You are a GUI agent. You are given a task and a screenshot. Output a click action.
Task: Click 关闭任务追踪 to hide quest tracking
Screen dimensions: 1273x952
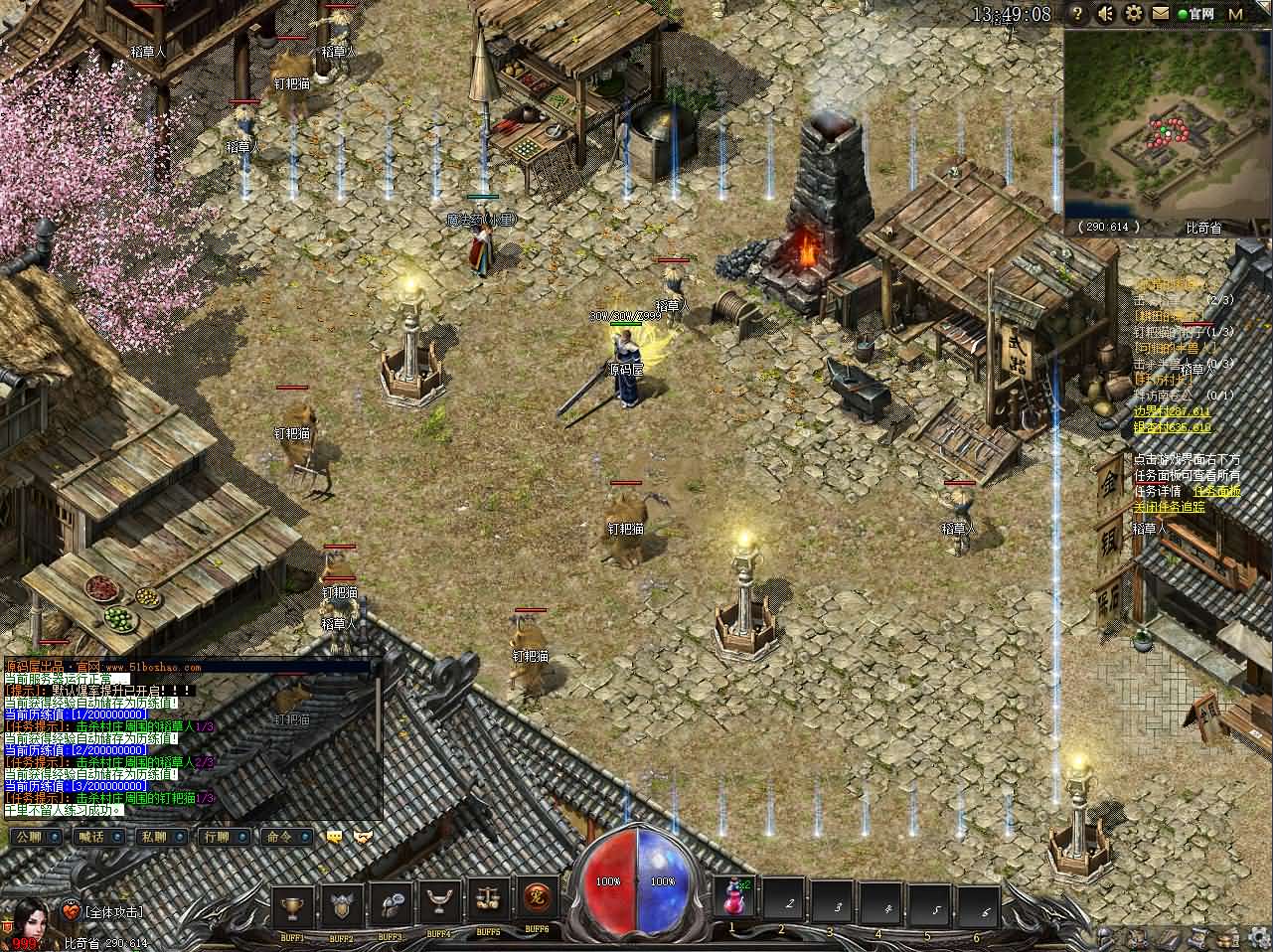pyautogui.click(x=1169, y=506)
